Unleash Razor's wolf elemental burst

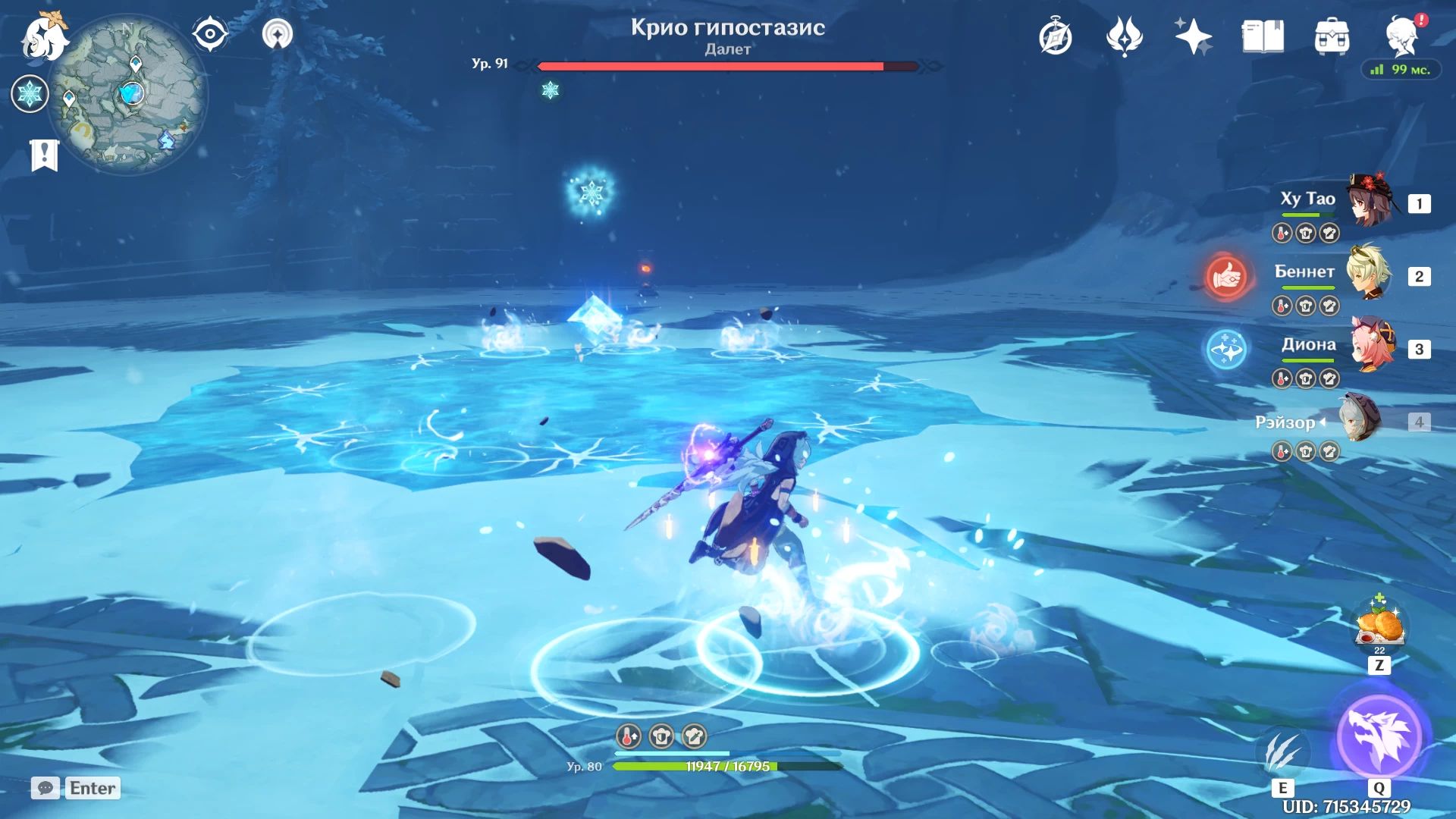[1379, 736]
